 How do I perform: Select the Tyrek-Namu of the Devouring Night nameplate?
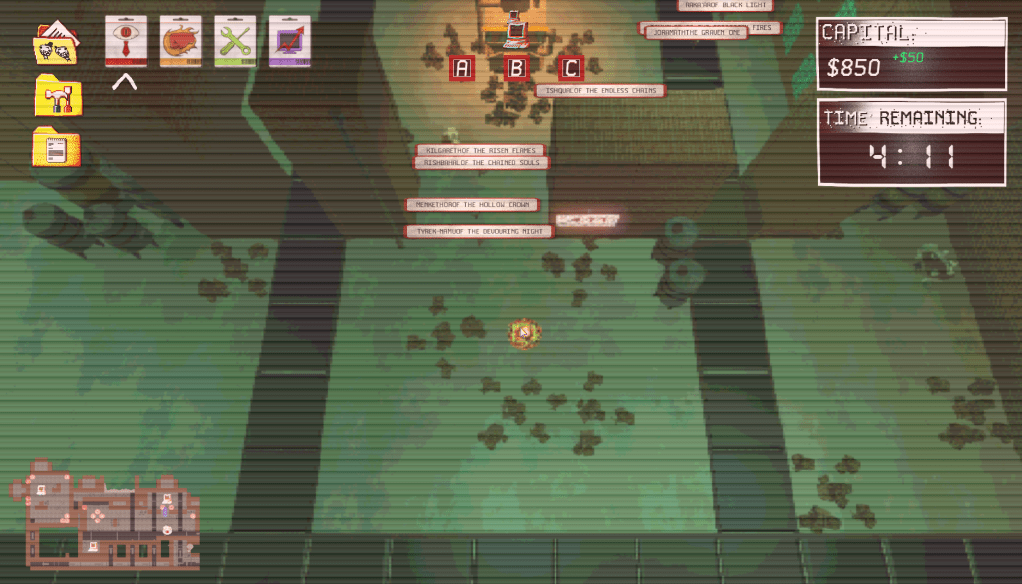click(479, 231)
